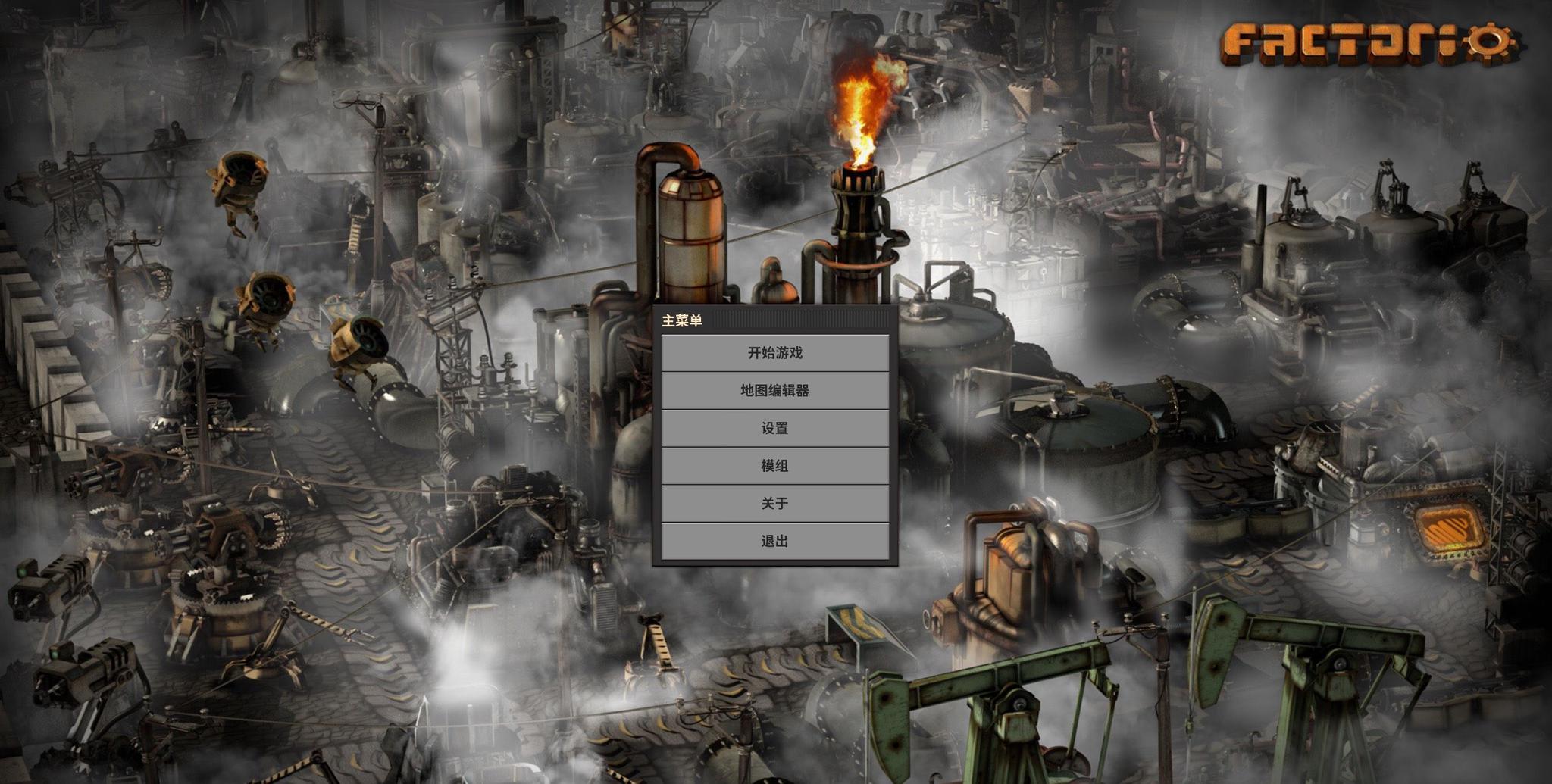Image resolution: width=1552 pixels, height=784 pixels.
Task: Check version info under 关于
Action: [x=774, y=504]
